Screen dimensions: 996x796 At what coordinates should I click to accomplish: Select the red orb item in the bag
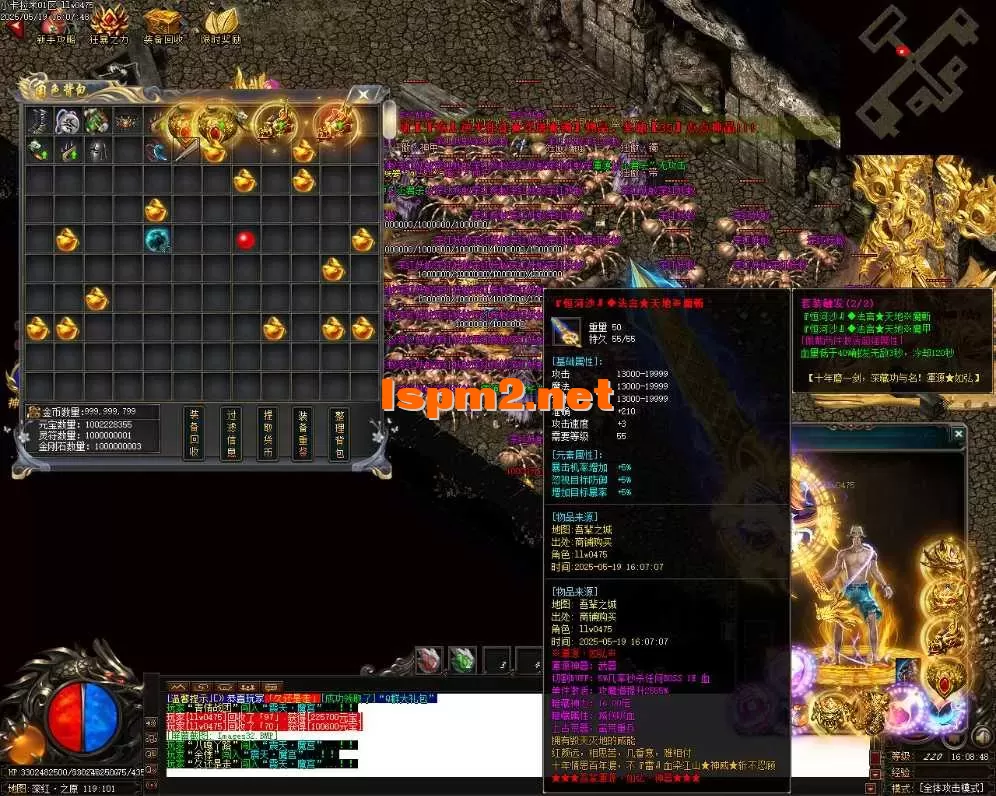245,240
